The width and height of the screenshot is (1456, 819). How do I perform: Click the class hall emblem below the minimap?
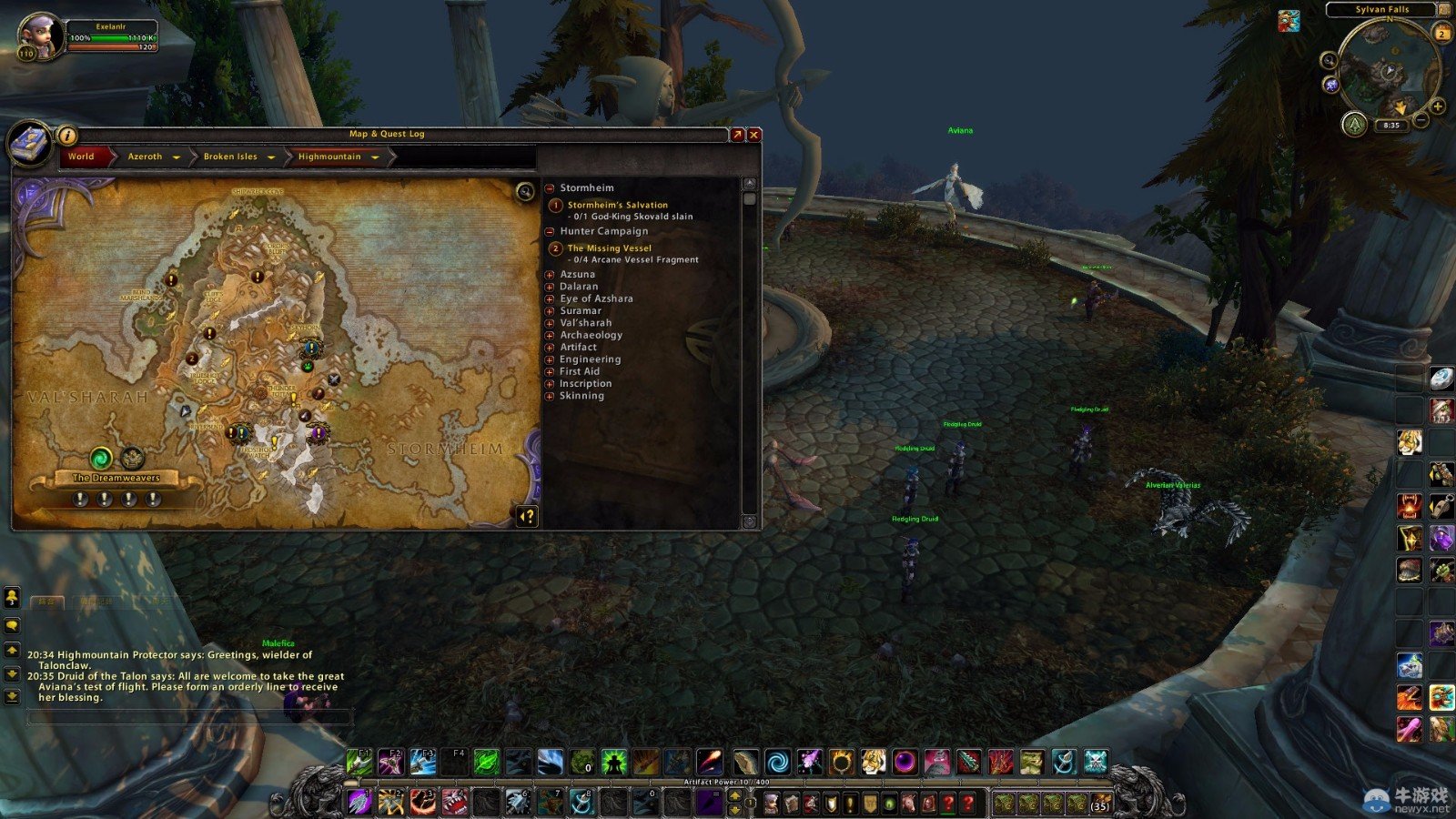tap(1354, 126)
